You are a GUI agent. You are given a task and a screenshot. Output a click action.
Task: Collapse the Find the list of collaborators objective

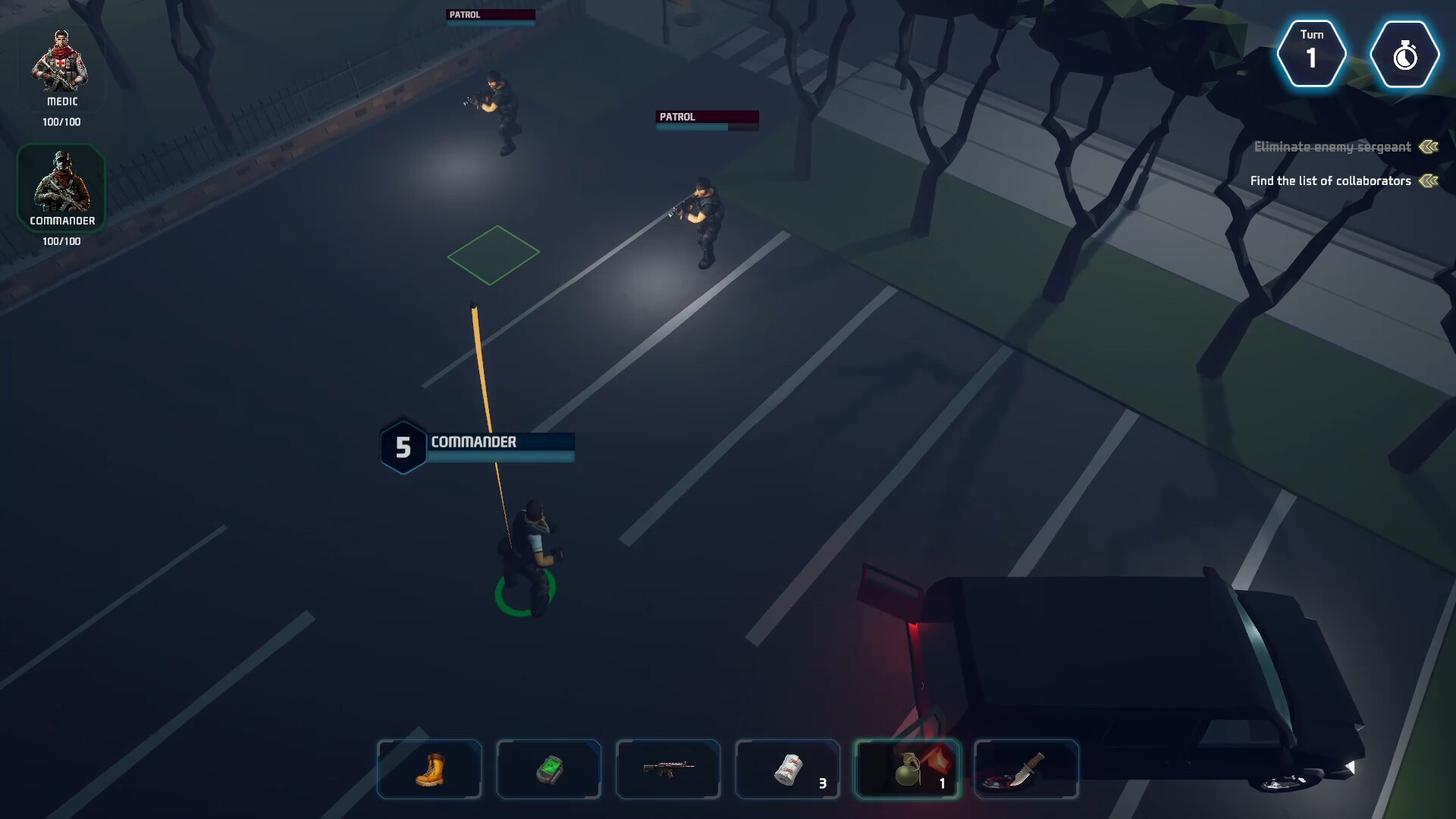[1429, 180]
